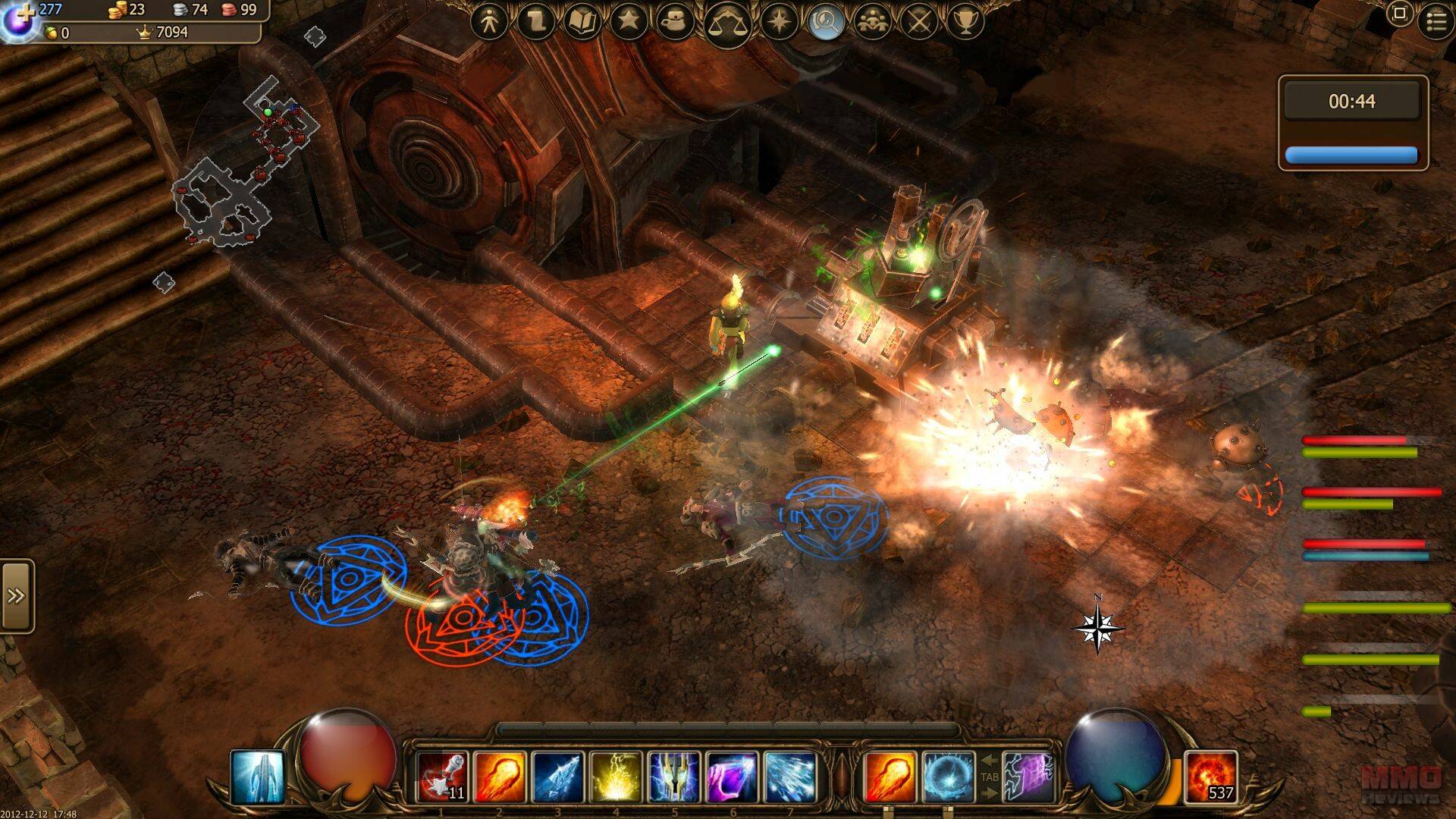Screen dimensions: 1456x819
Task: Activate the frozen sphere skill
Action: pos(947,777)
